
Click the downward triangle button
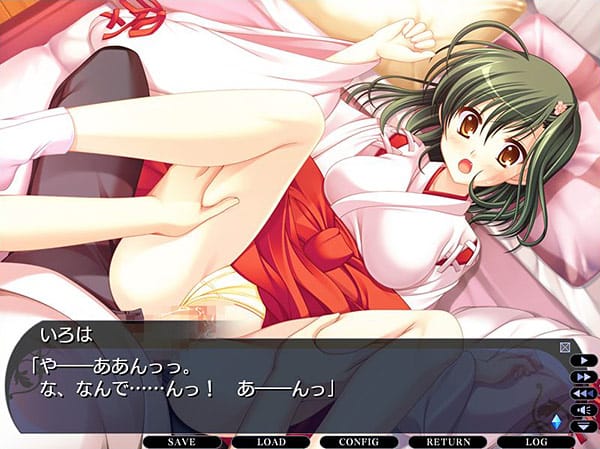click(584, 426)
